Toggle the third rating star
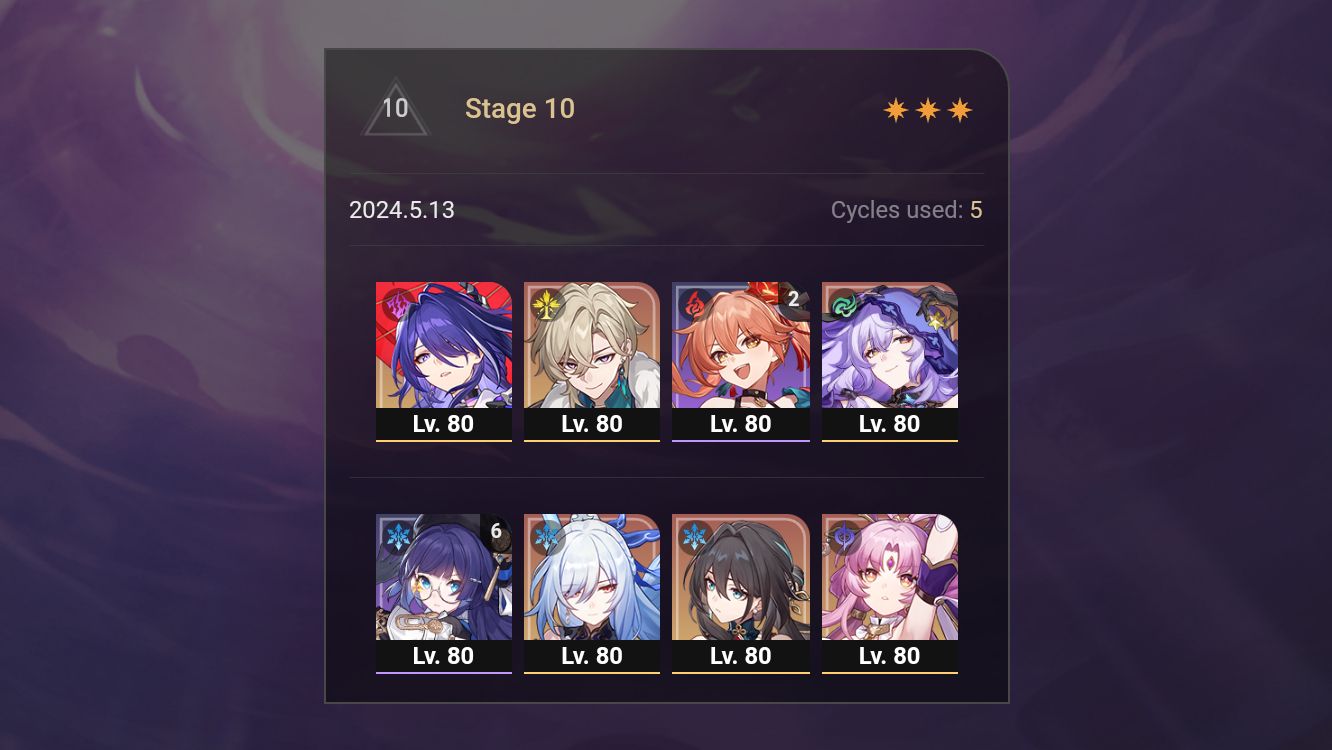This screenshot has height=750, width=1332. click(x=960, y=108)
